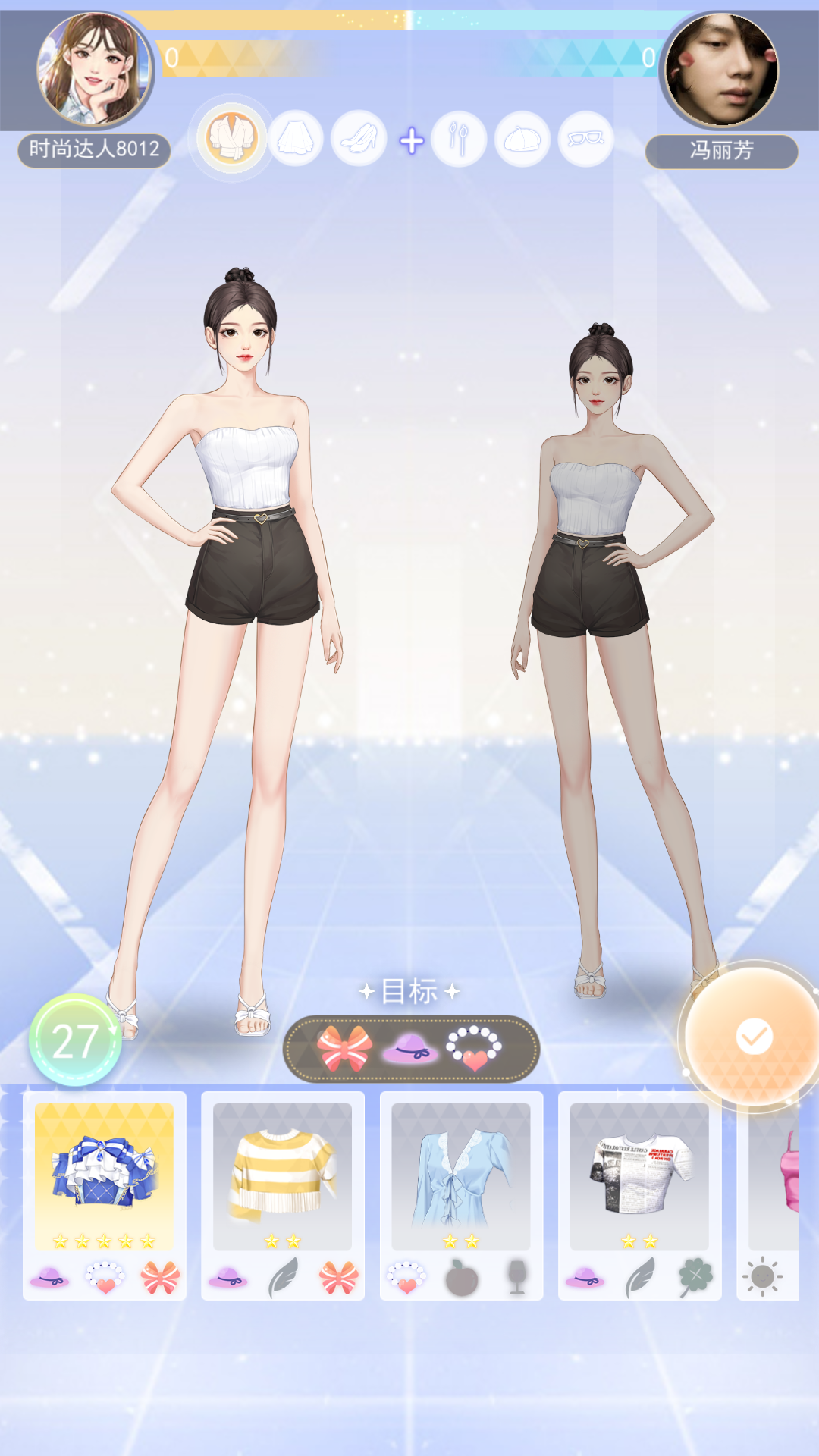Confirm outfit with the orange checkmark button
The width and height of the screenshot is (819, 1456).
(x=754, y=1036)
